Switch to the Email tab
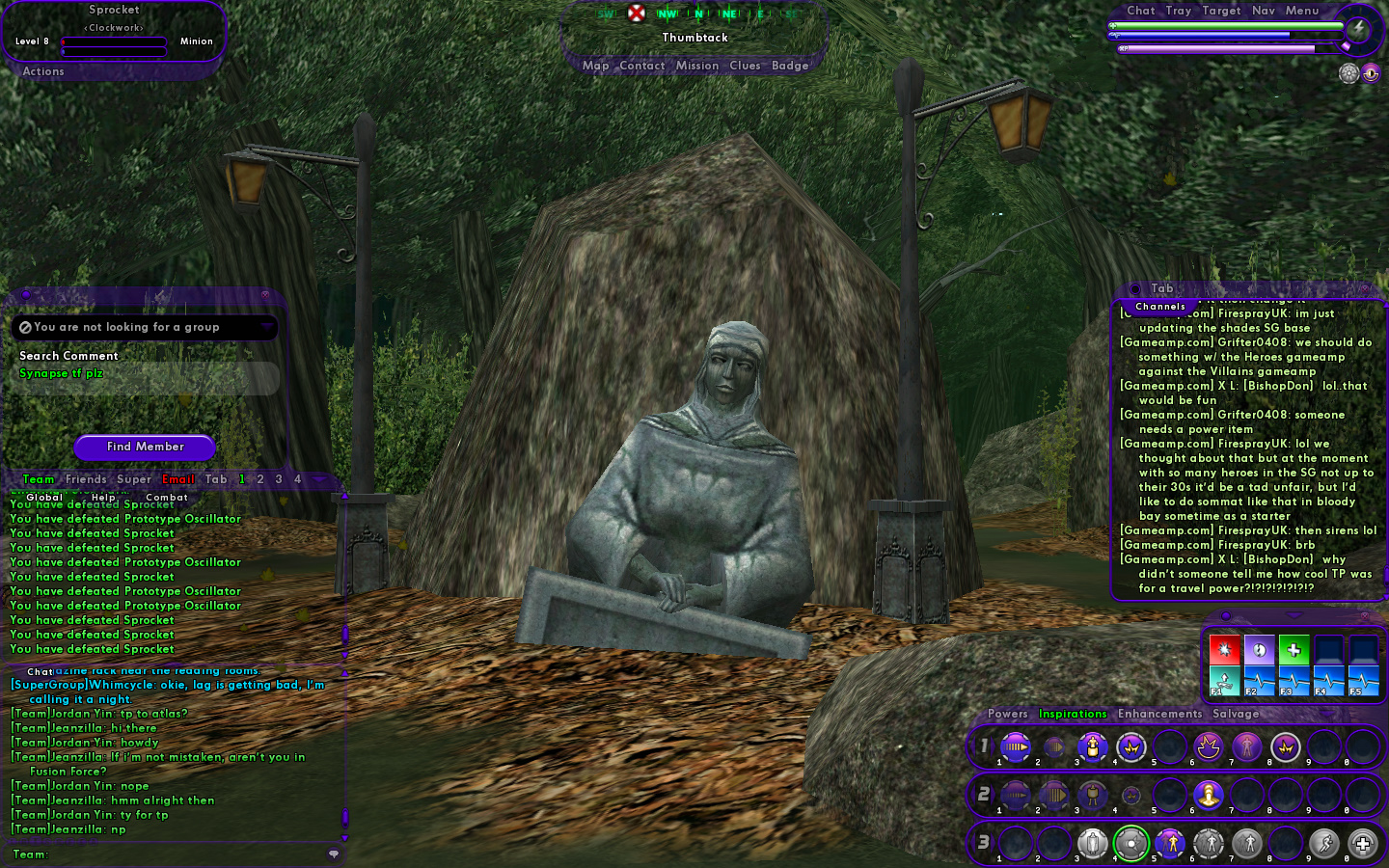Image resolution: width=1389 pixels, height=868 pixels. 178,479
